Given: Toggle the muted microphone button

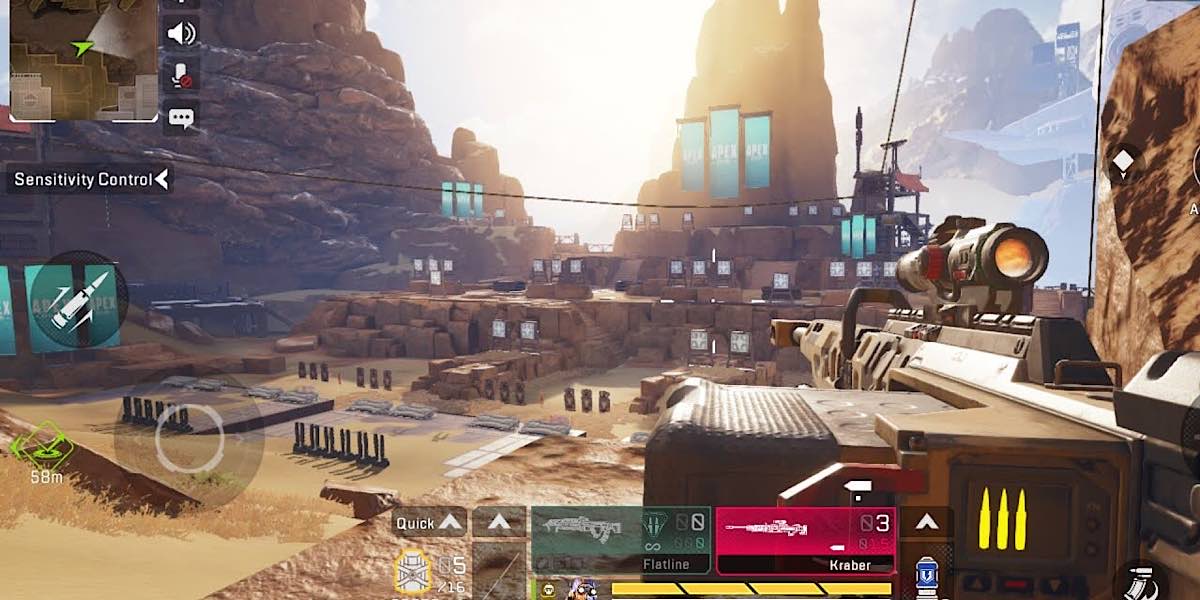Looking at the screenshot, I should coord(181,75).
